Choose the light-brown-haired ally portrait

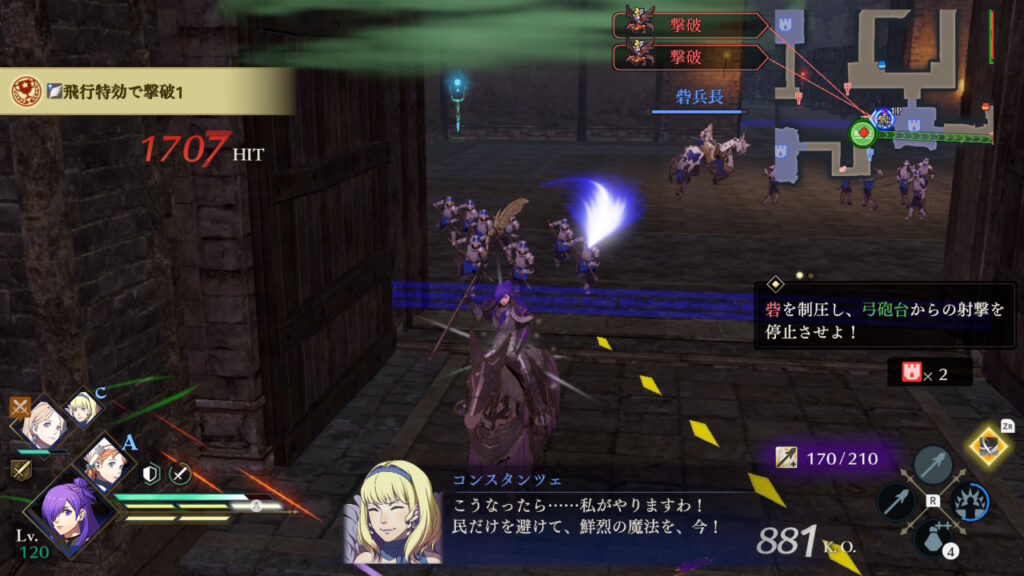point(44,421)
